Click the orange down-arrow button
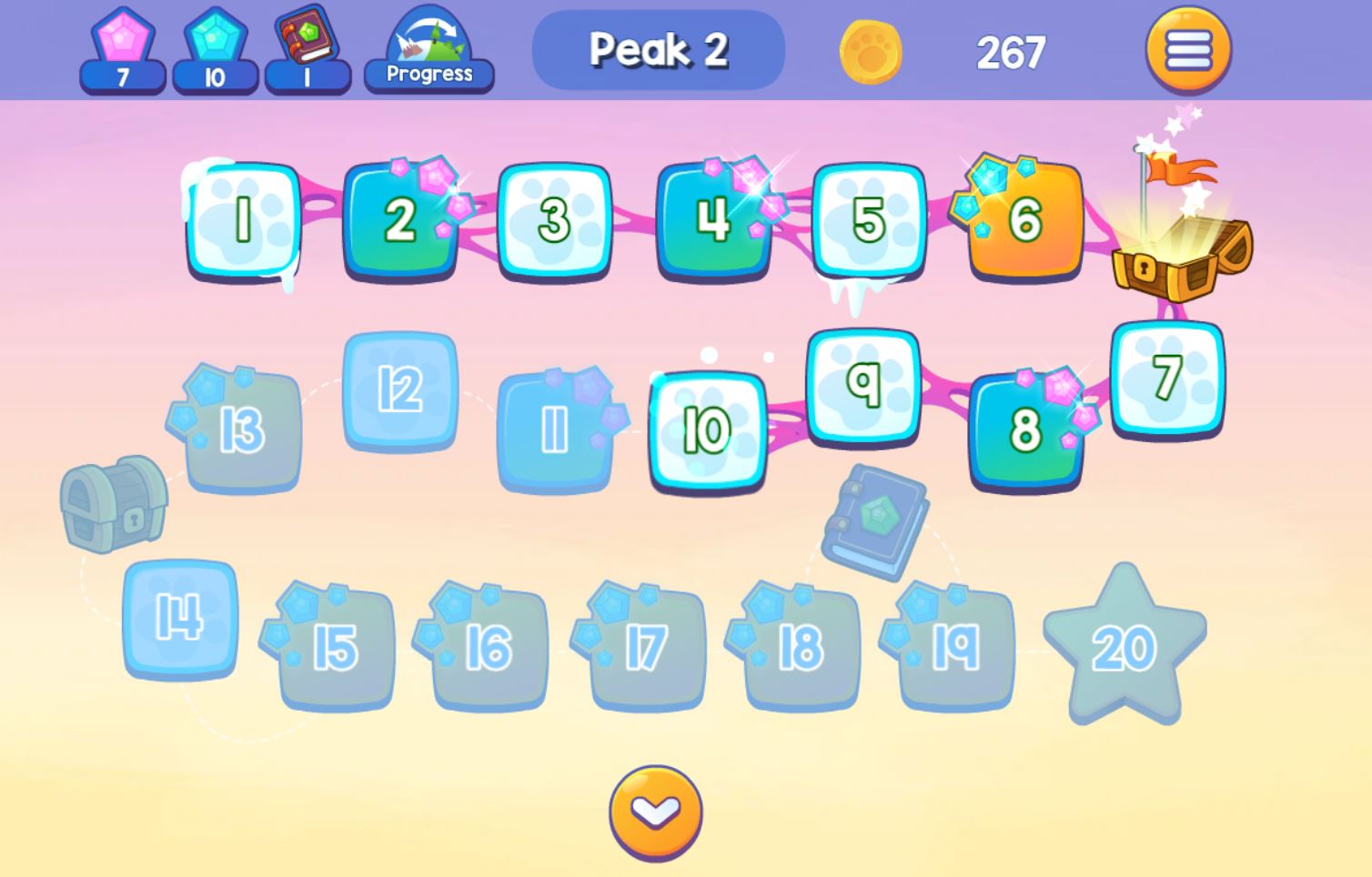This screenshot has width=1372, height=877. click(655, 811)
